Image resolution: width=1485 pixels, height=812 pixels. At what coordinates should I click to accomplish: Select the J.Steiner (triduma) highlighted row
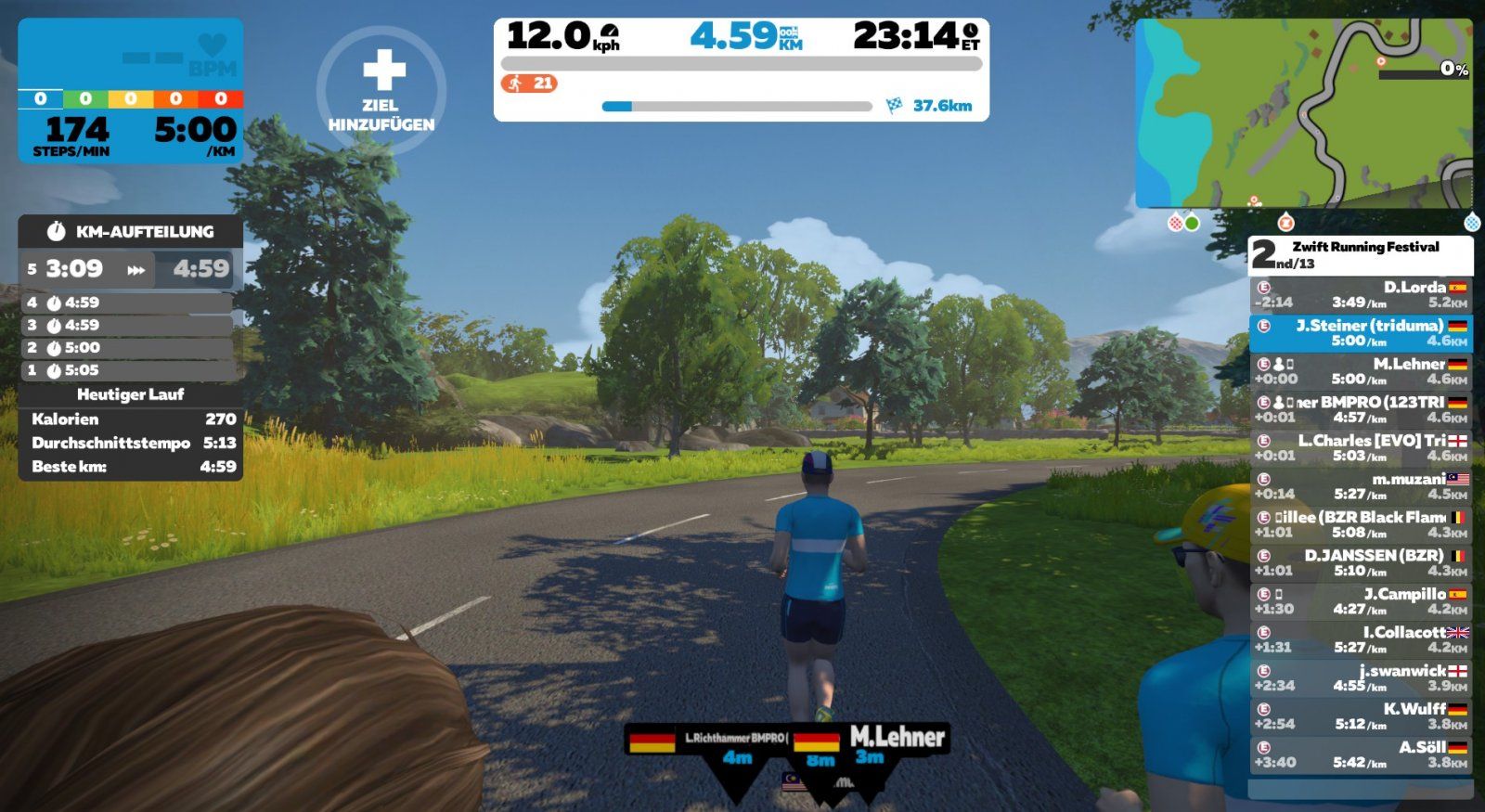[x=1360, y=333]
